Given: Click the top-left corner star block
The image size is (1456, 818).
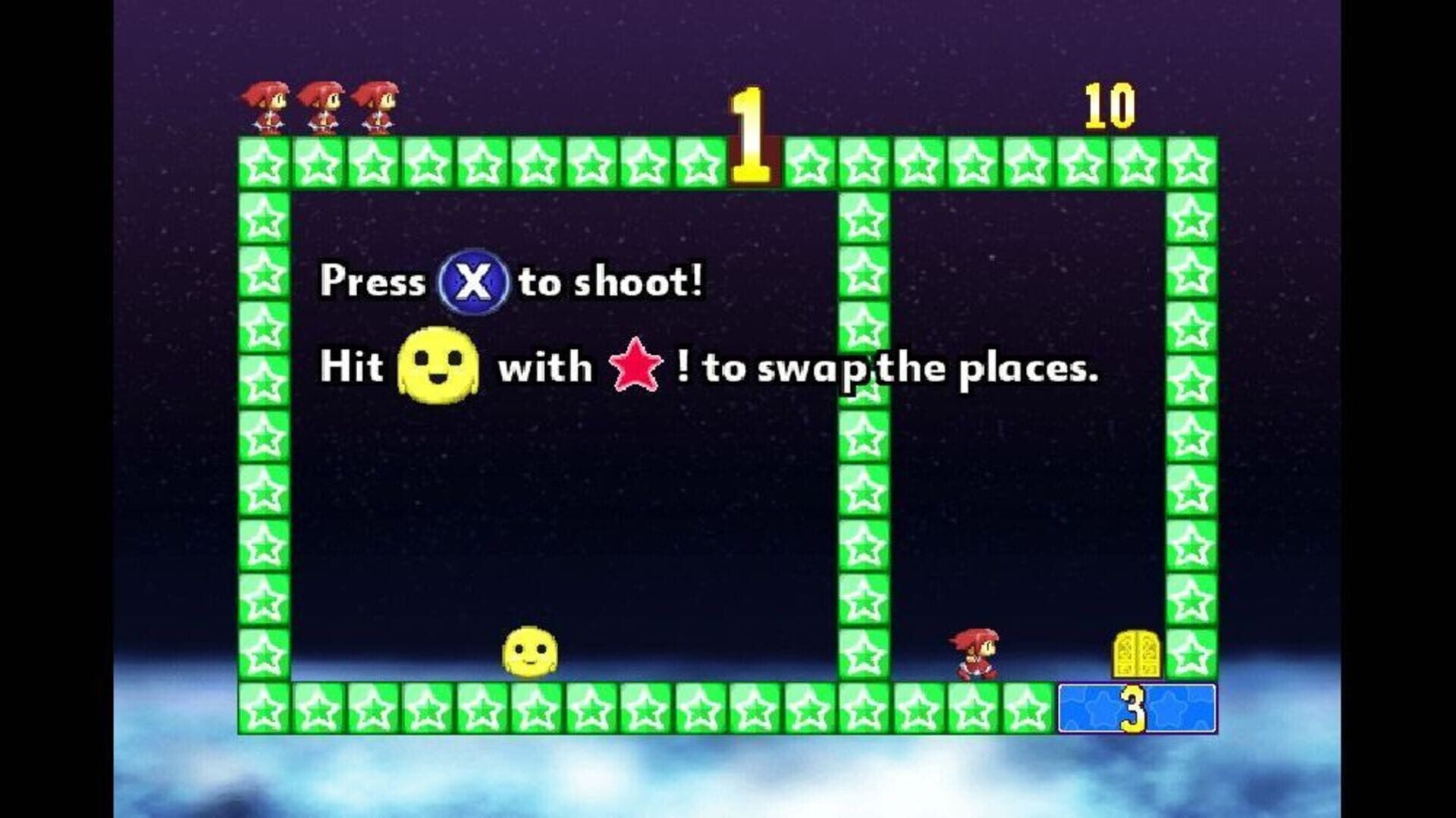Looking at the screenshot, I should pyautogui.click(x=265, y=163).
